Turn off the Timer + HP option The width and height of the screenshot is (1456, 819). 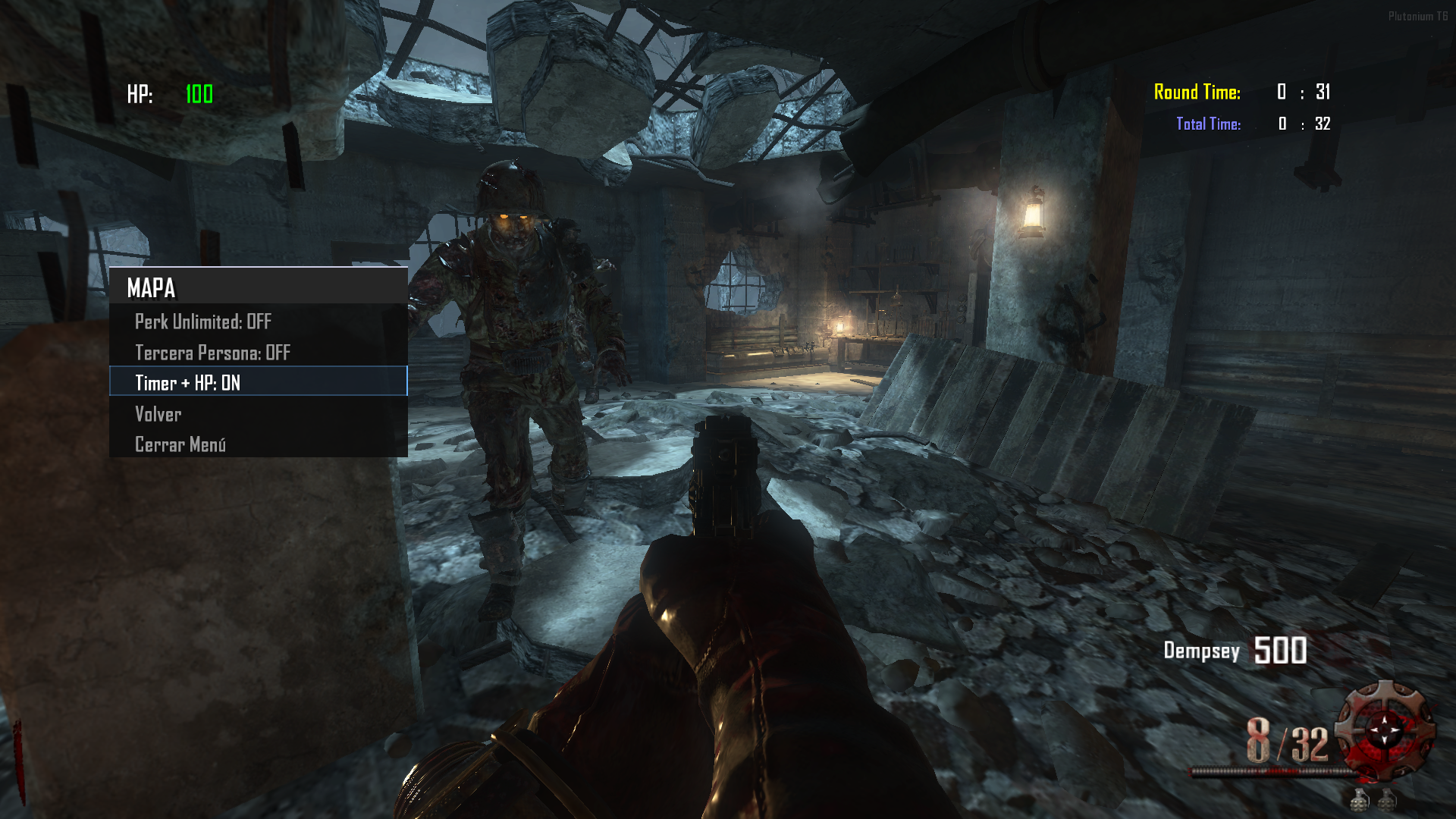tap(188, 383)
